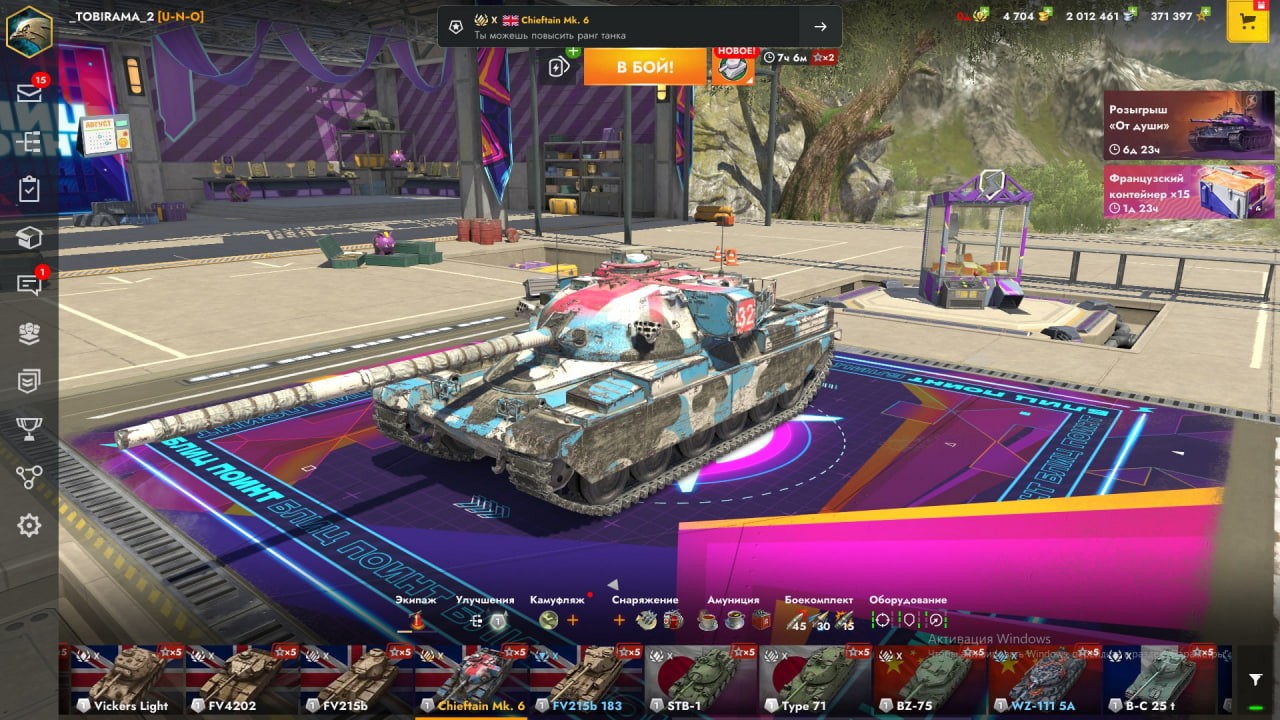Choose the BZ-75 tank

(931, 681)
